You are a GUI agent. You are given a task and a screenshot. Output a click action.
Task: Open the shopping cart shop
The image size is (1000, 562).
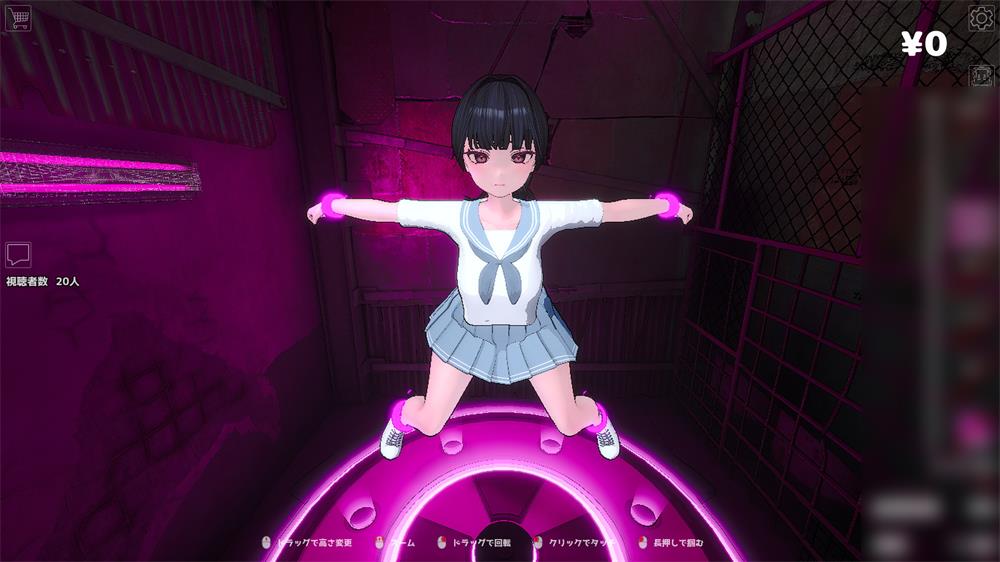coord(17,17)
